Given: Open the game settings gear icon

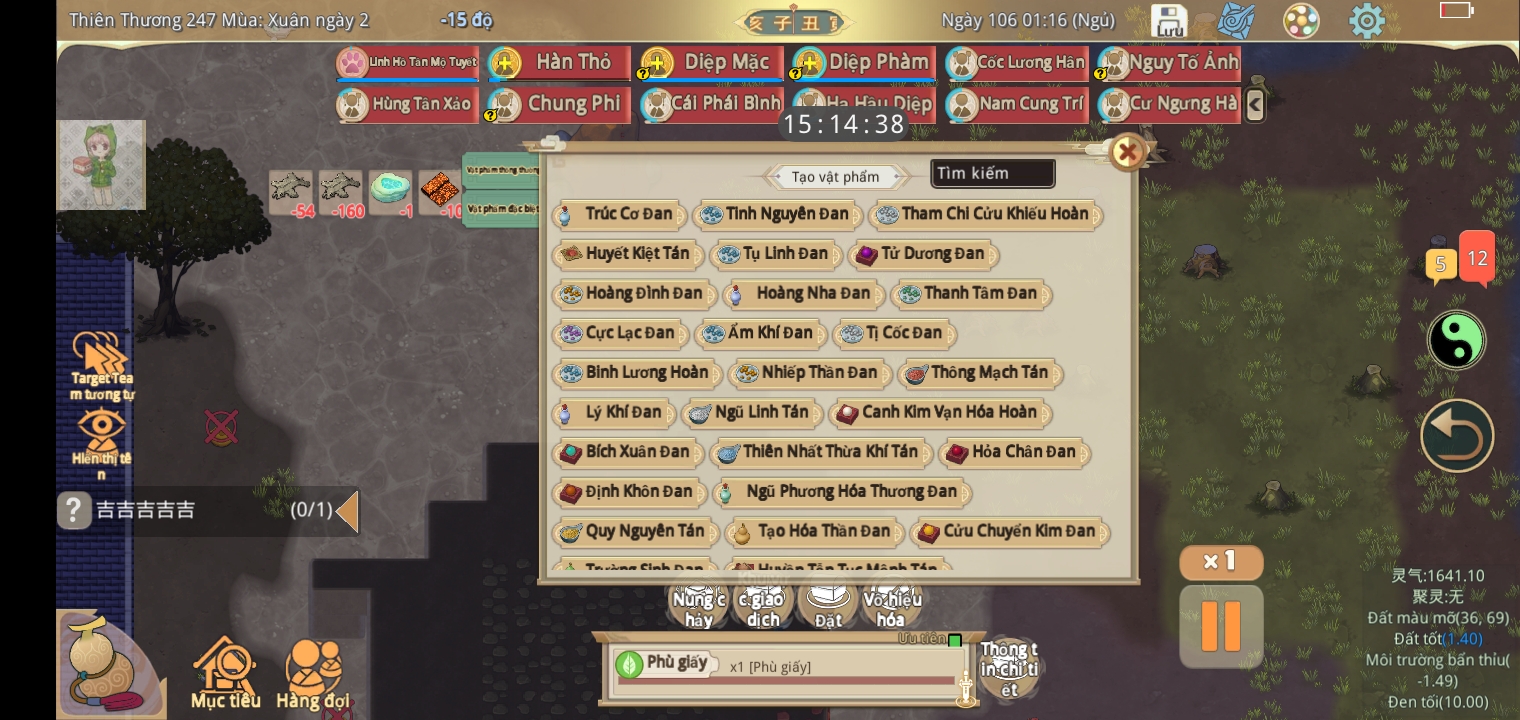Looking at the screenshot, I should [x=1367, y=20].
